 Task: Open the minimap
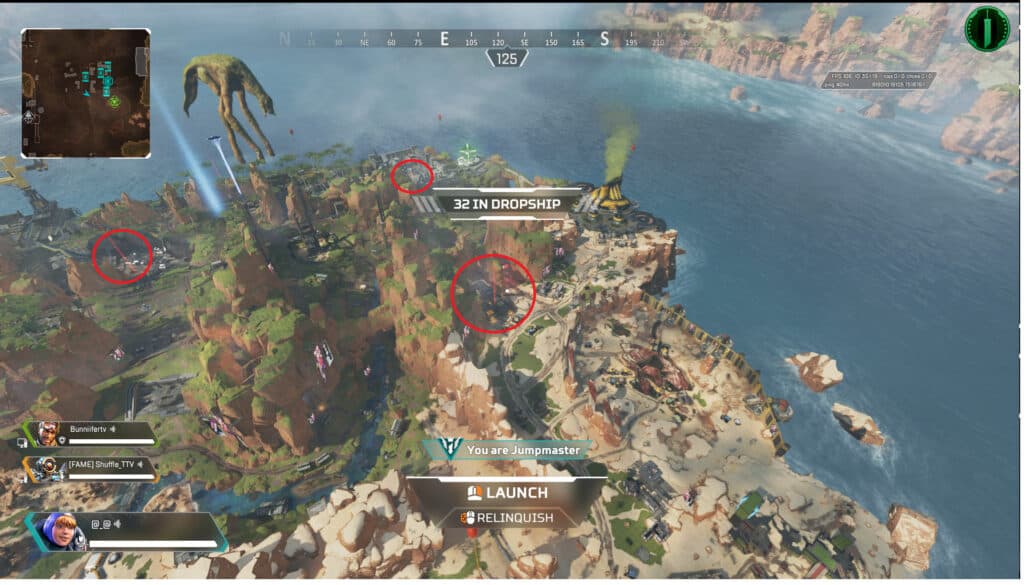(86, 93)
